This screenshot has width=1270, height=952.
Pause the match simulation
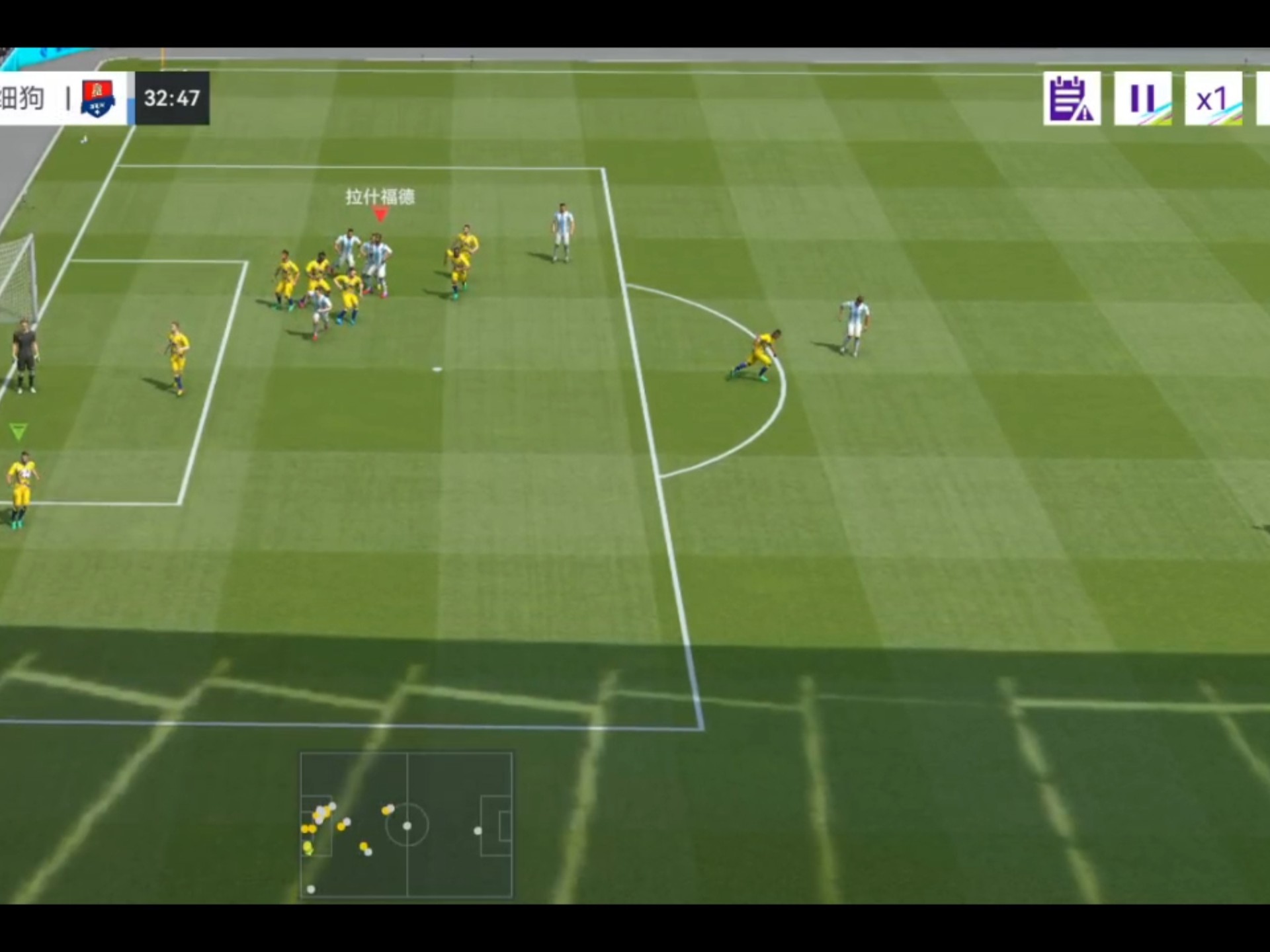(x=1142, y=99)
